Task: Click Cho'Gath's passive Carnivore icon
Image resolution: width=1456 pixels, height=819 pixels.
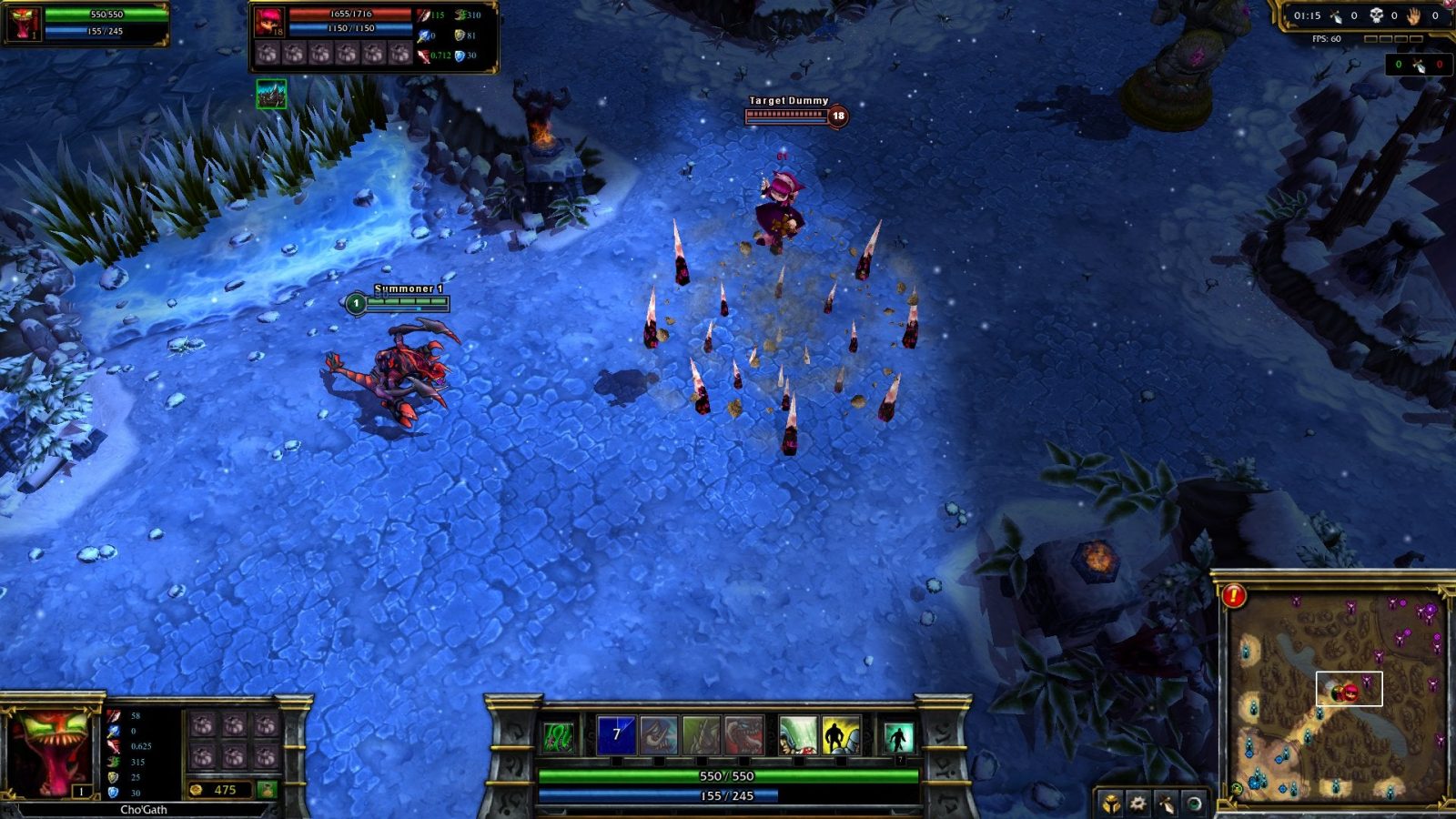Action: pyautogui.click(x=558, y=736)
